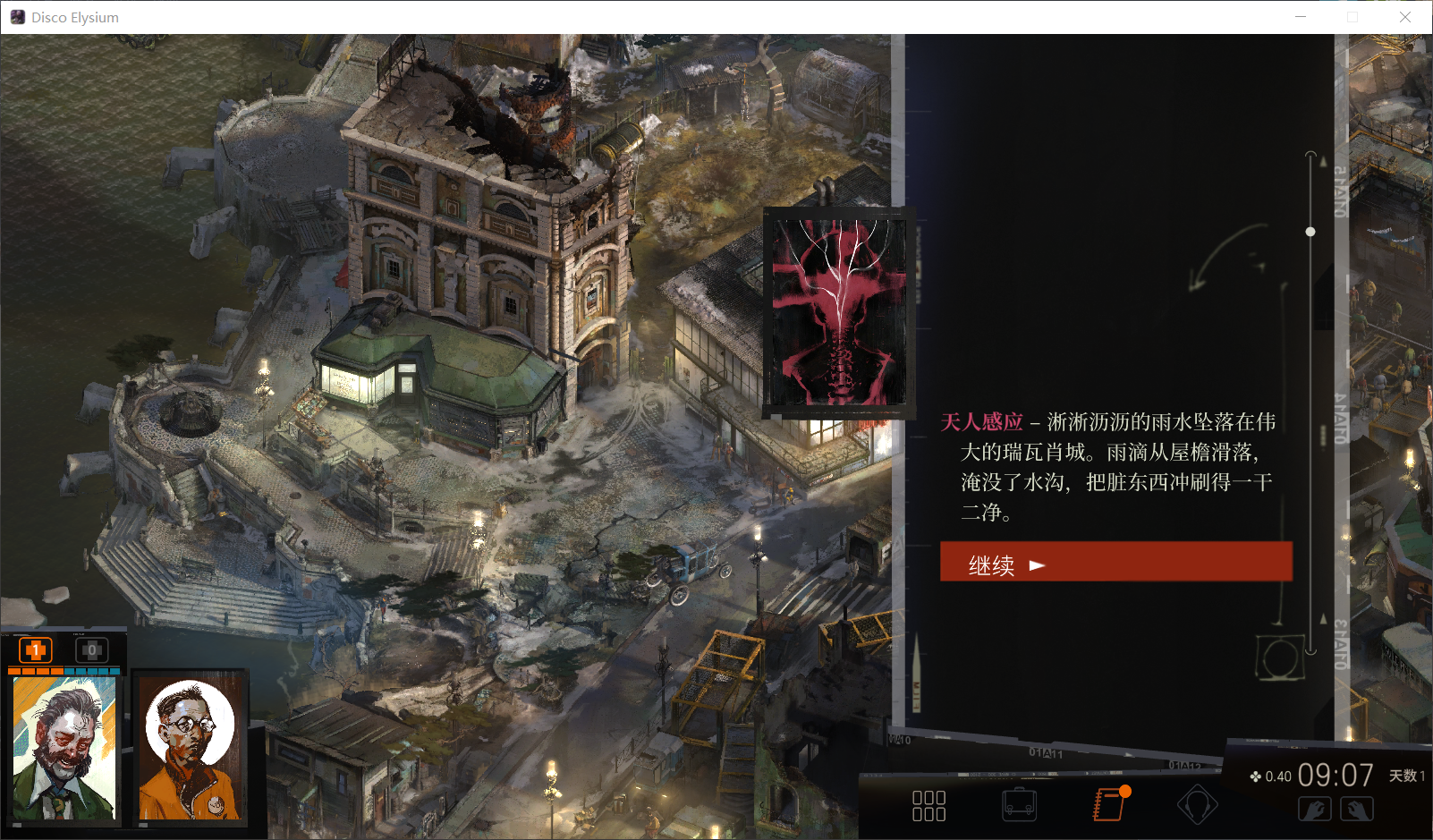Screen dimensions: 1433x840
Task: Minimize the game window
Action: pos(1301,17)
